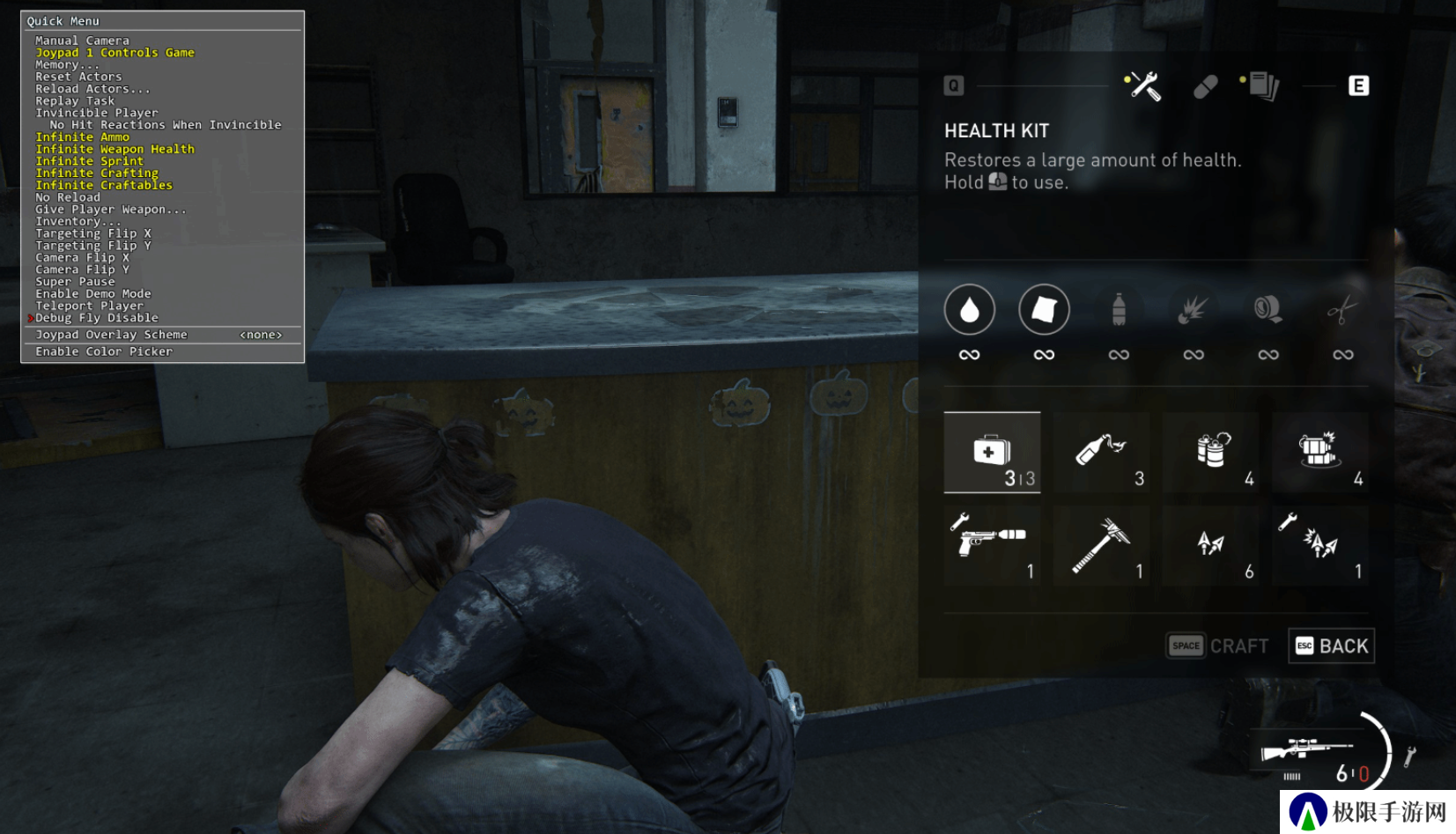Toggle Infinite Ammo in the Quick Menu

[x=82, y=137]
